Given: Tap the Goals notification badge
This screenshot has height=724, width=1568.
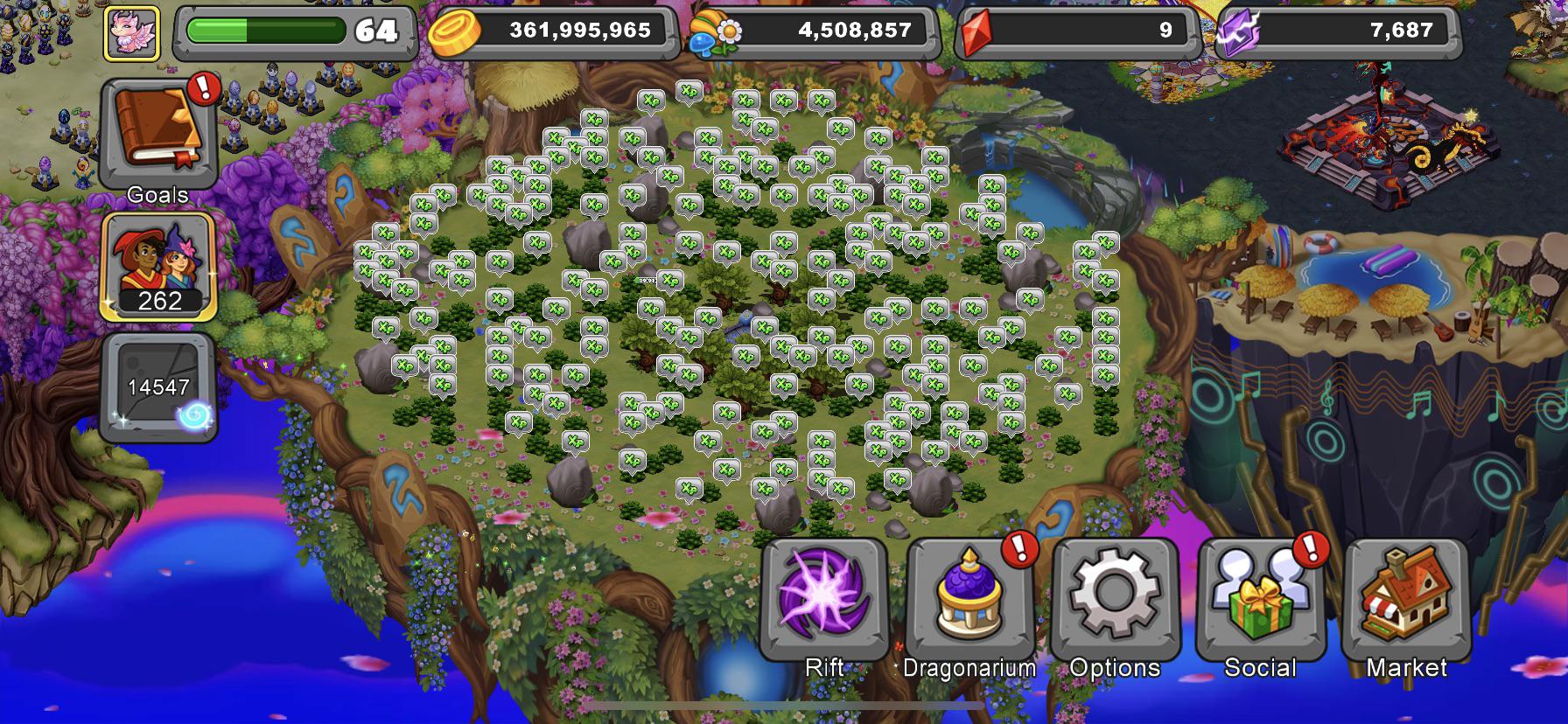Looking at the screenshot, I should click(x=203, y=86).
